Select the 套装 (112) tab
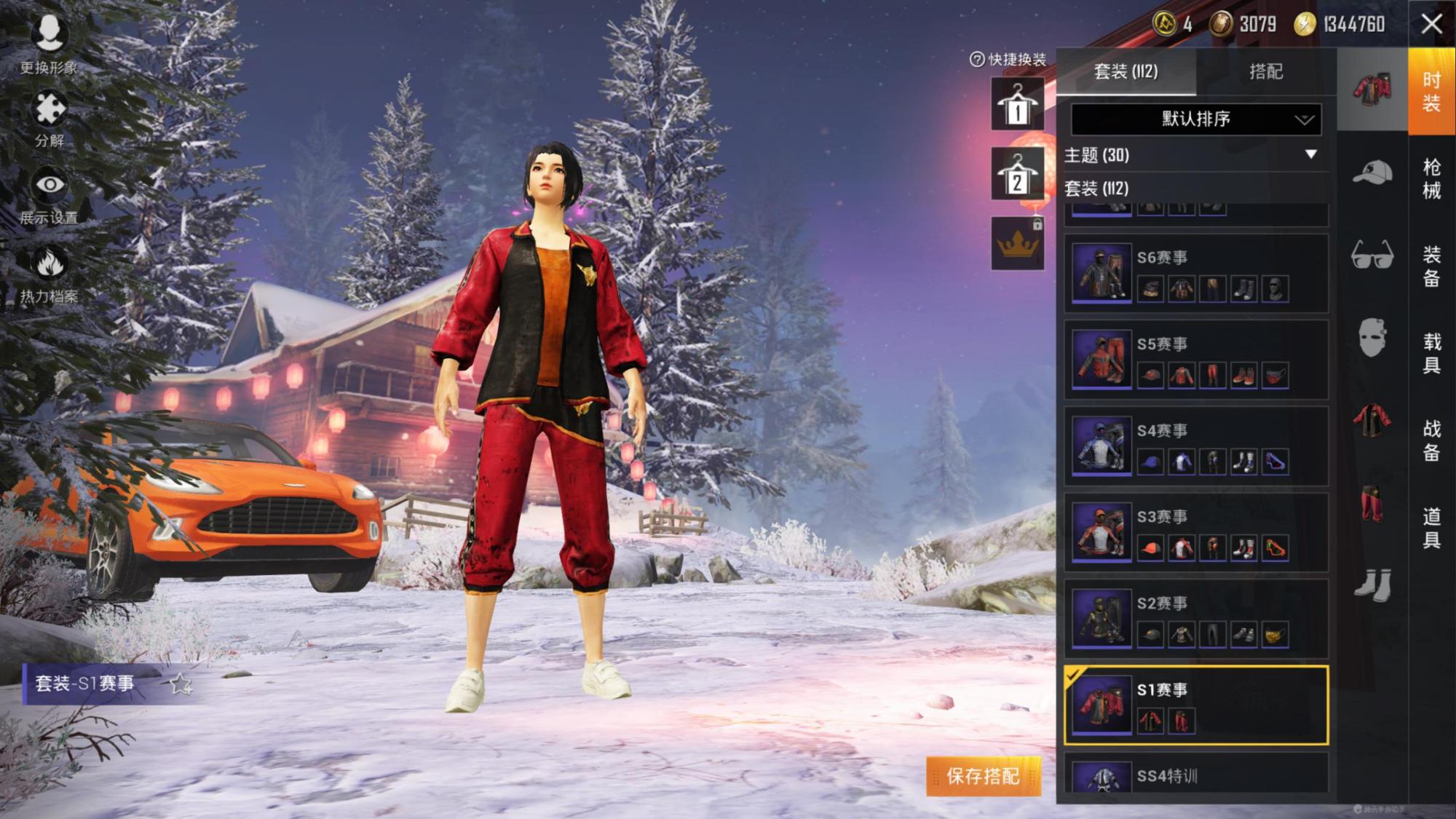 [1125, 71]
